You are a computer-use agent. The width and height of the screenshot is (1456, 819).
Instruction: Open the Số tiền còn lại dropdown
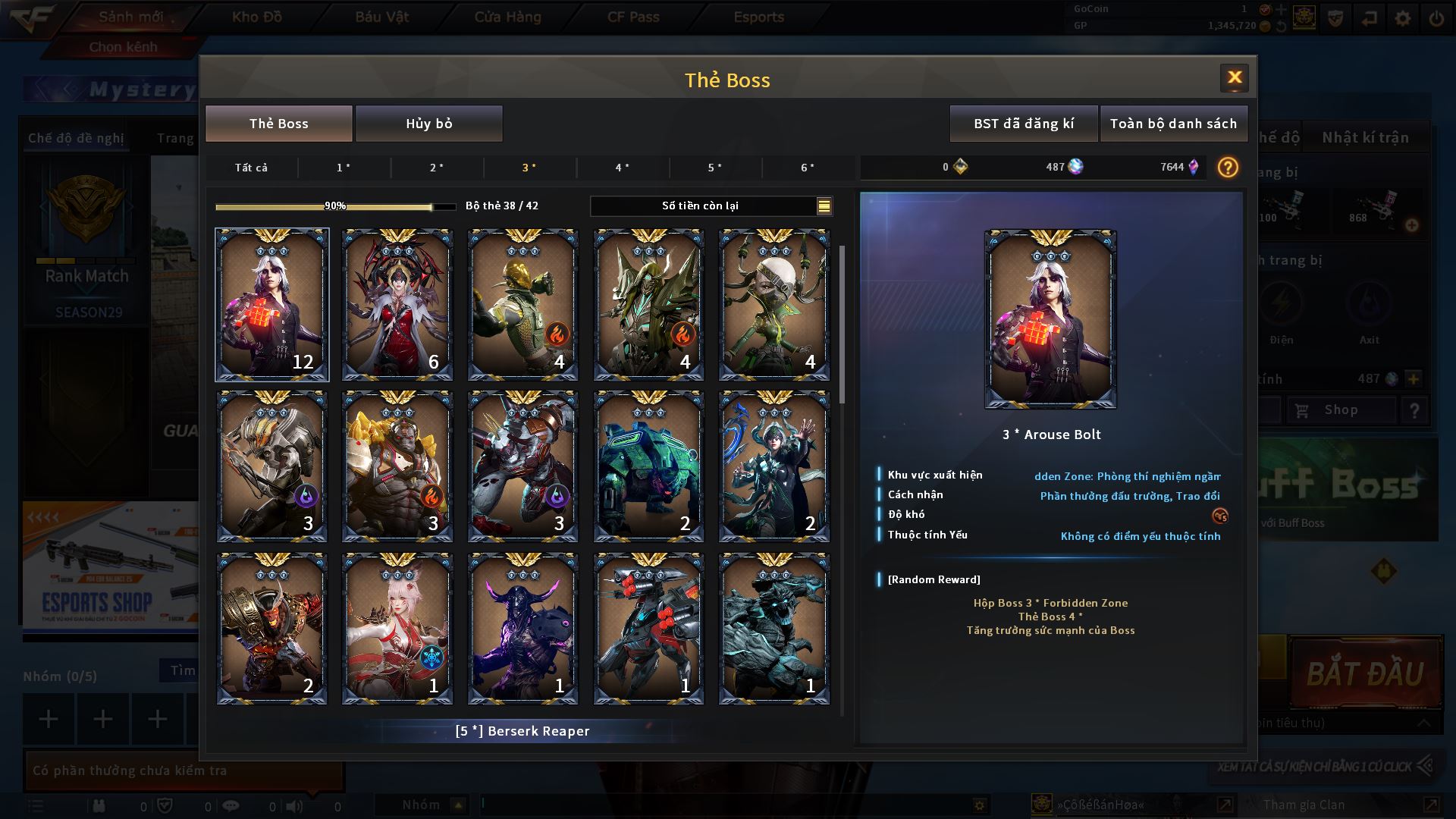(x=824, y=206)
